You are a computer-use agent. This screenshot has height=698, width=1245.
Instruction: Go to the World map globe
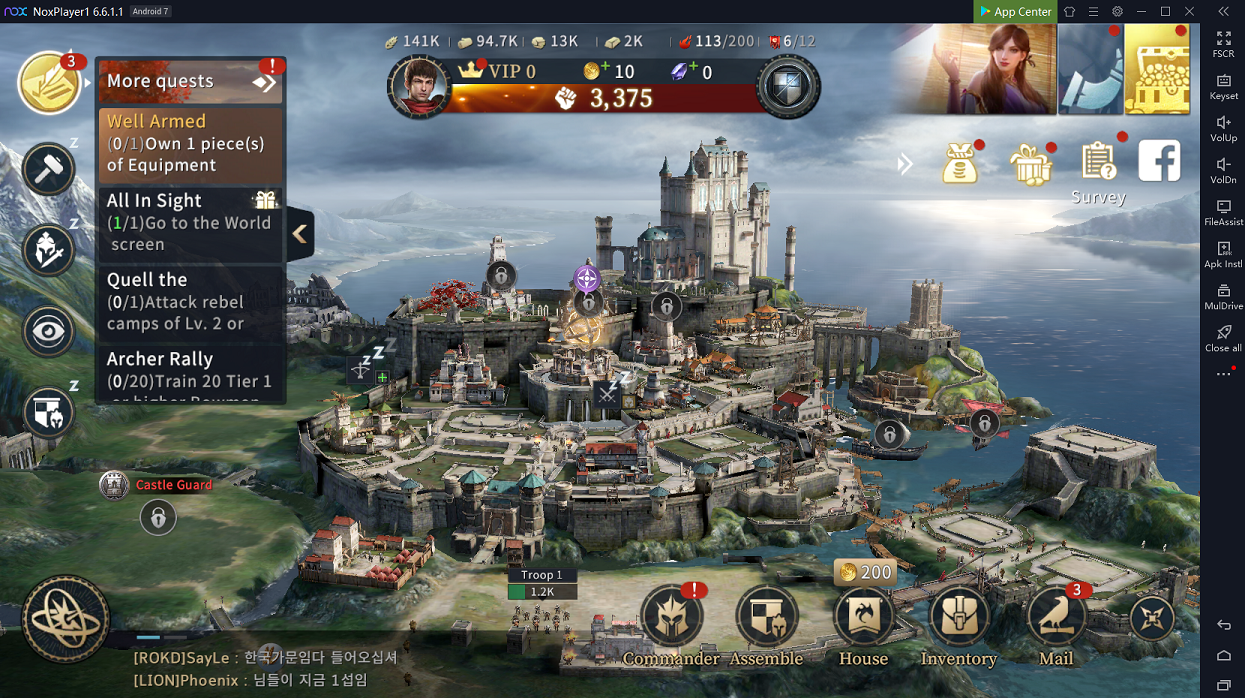click(x=66, y=620)
